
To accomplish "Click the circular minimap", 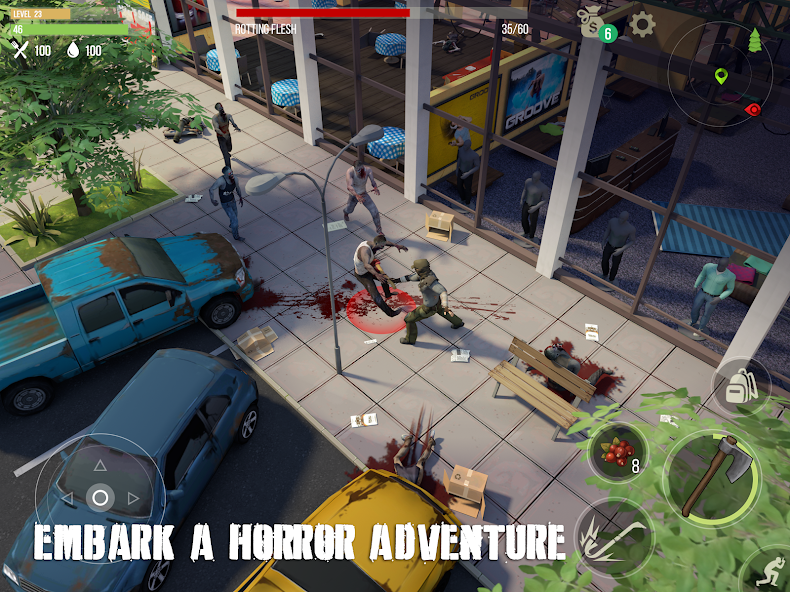I will (x=714, y=71).
